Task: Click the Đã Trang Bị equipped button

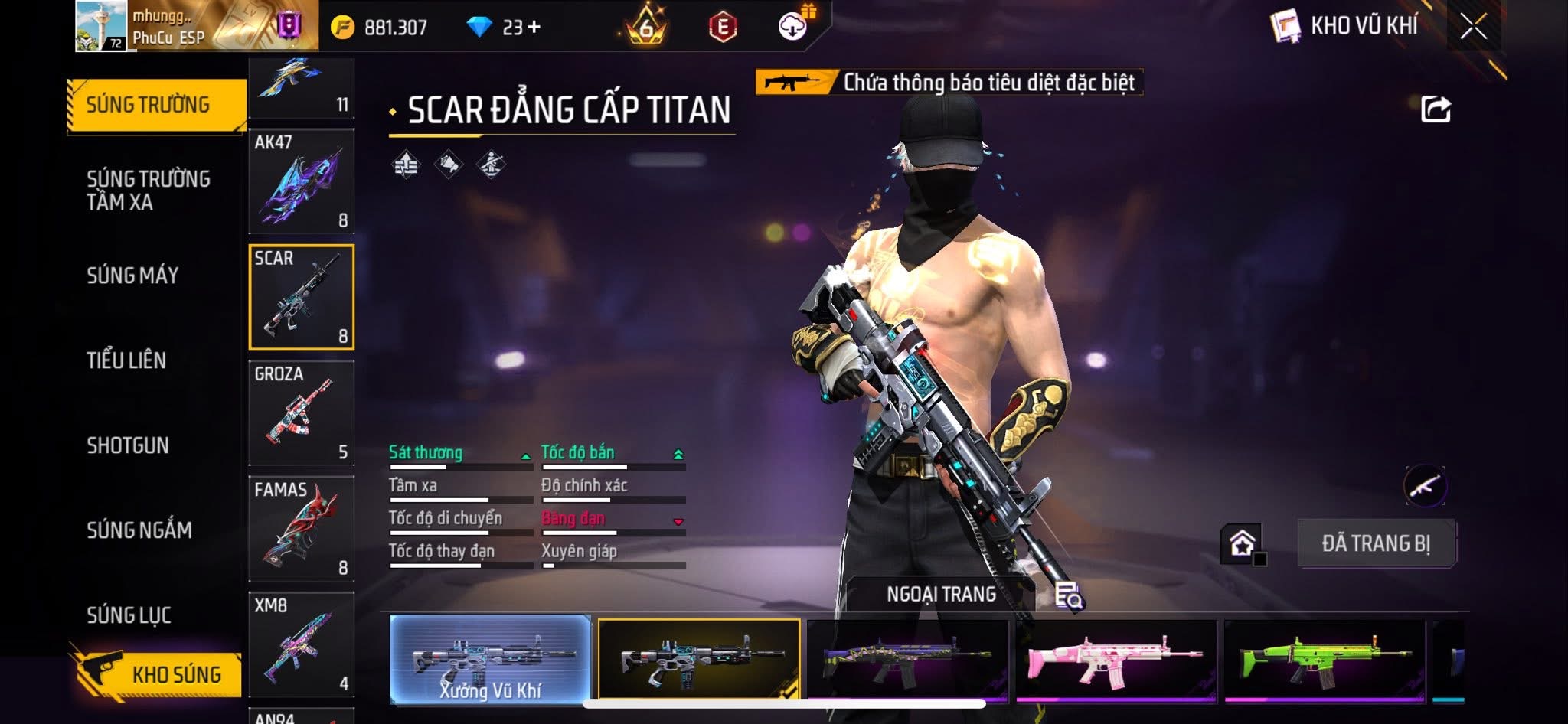Action: point(1376,543)
